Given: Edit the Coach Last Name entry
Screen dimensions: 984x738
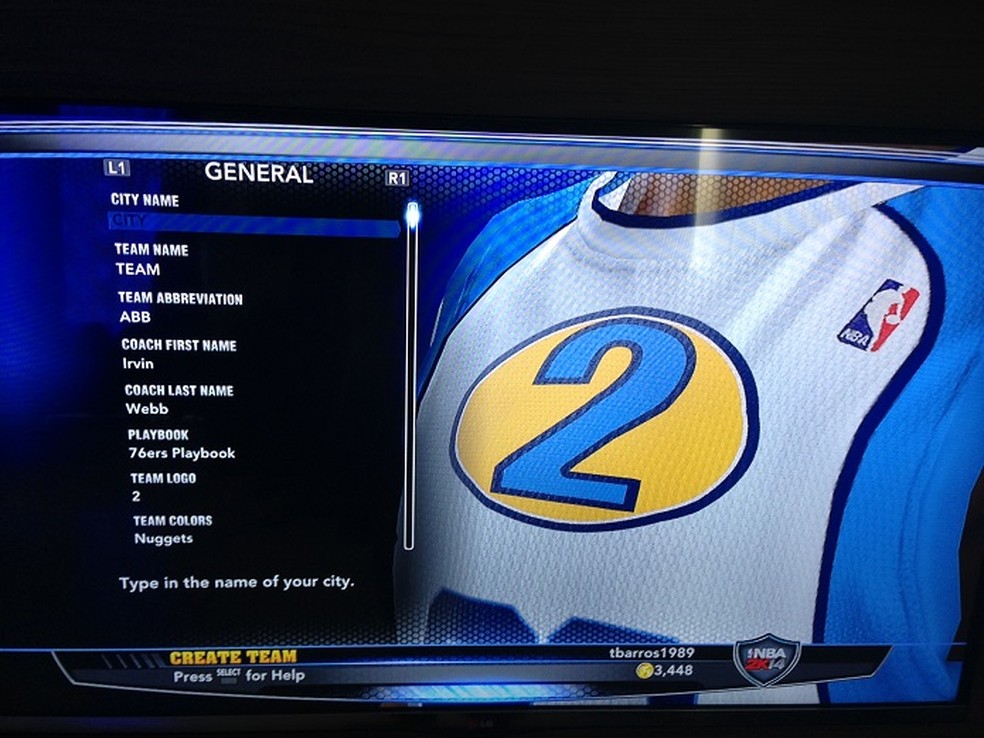Looking at the screenshot, I should click(x=147, y=408).
